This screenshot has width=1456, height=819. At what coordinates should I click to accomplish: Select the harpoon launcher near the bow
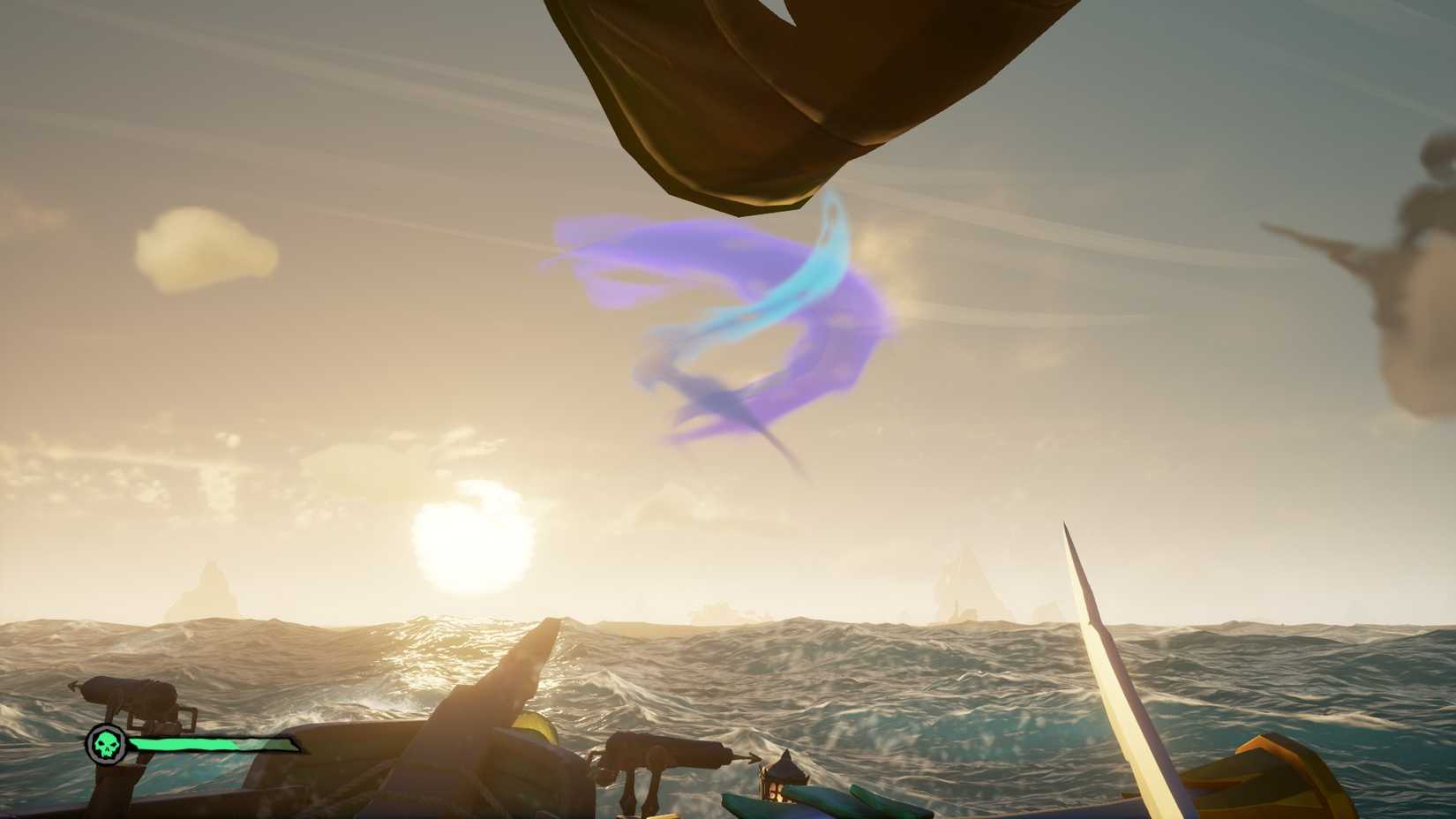pos(666,756)
